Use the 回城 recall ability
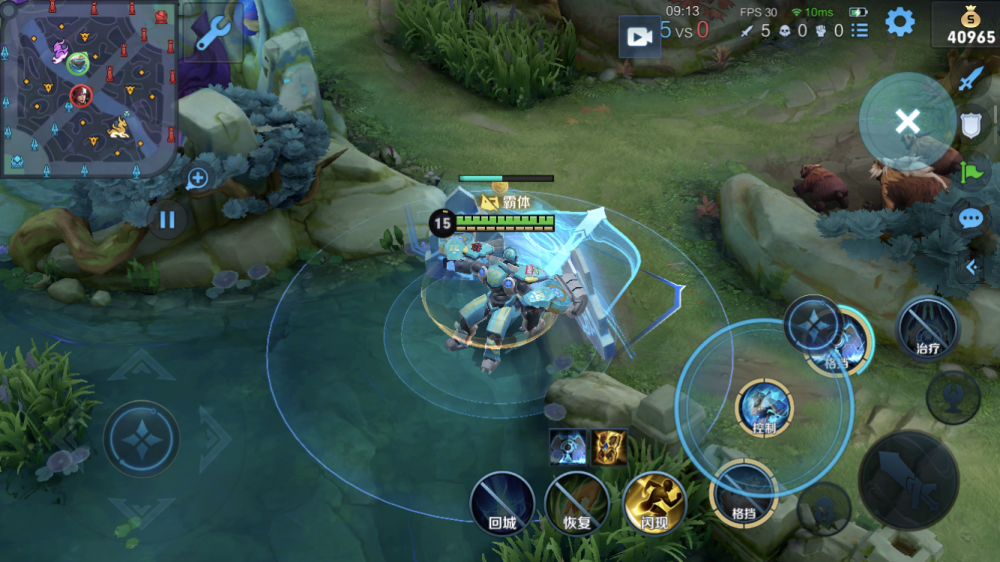 point(502,503)
